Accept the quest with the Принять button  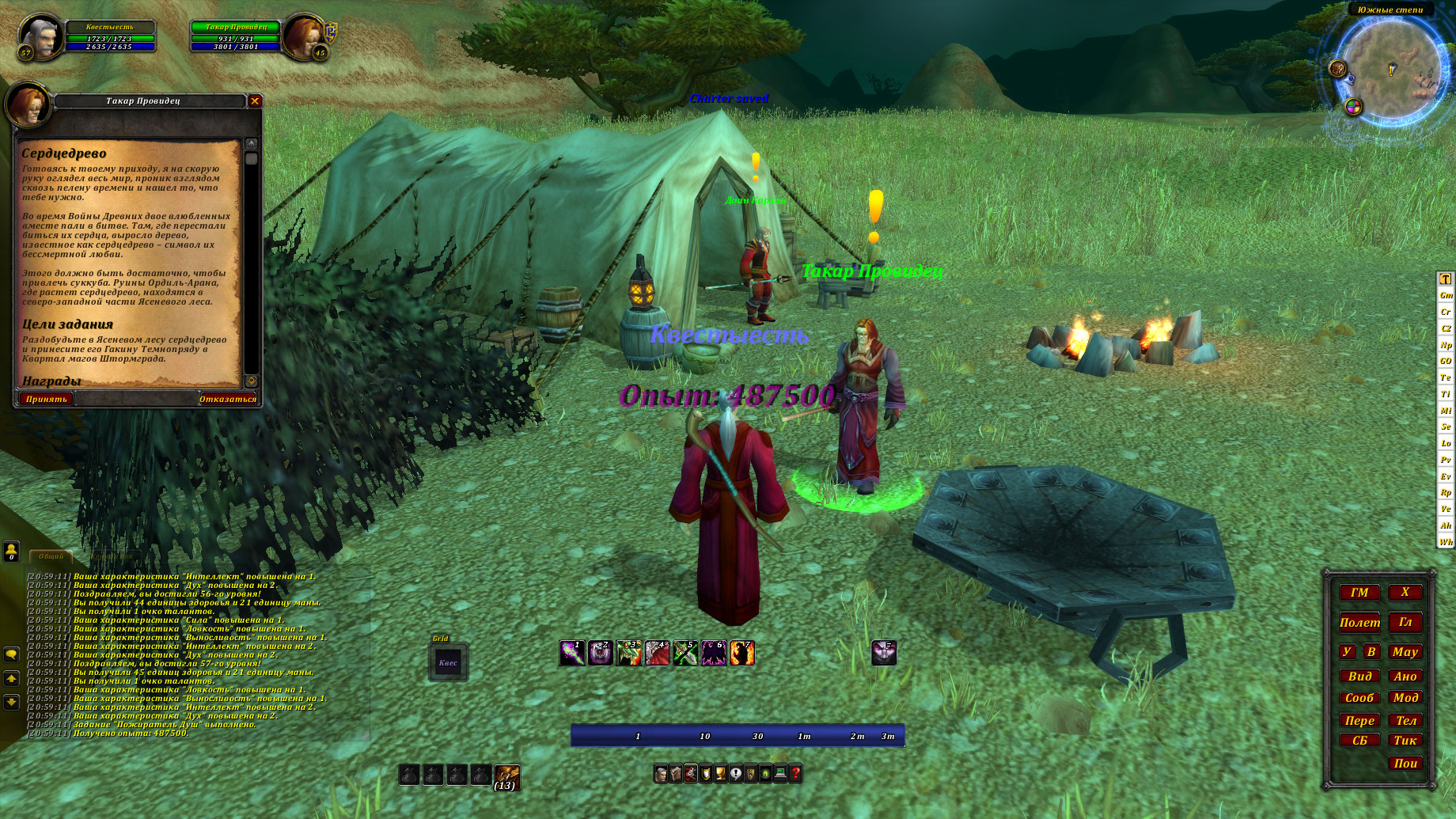(46, 400)
